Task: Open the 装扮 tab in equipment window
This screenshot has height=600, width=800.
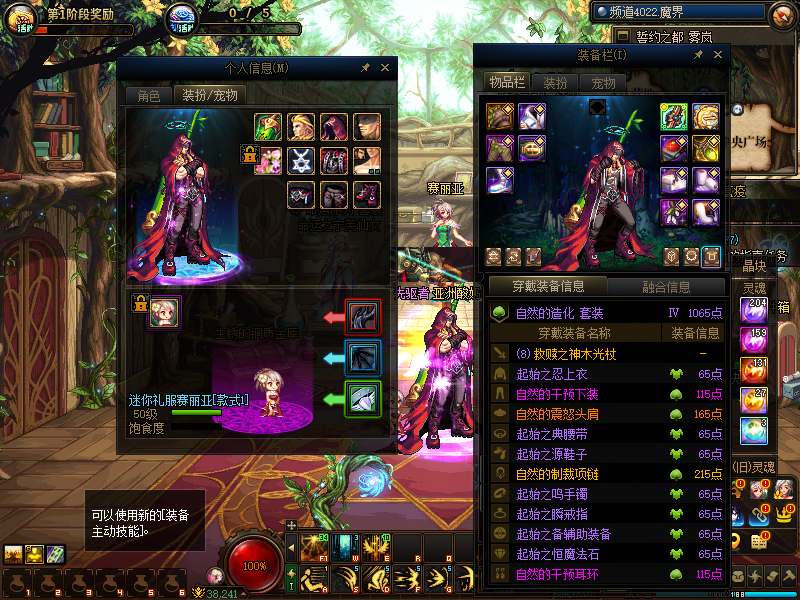Action: [555, 83]
